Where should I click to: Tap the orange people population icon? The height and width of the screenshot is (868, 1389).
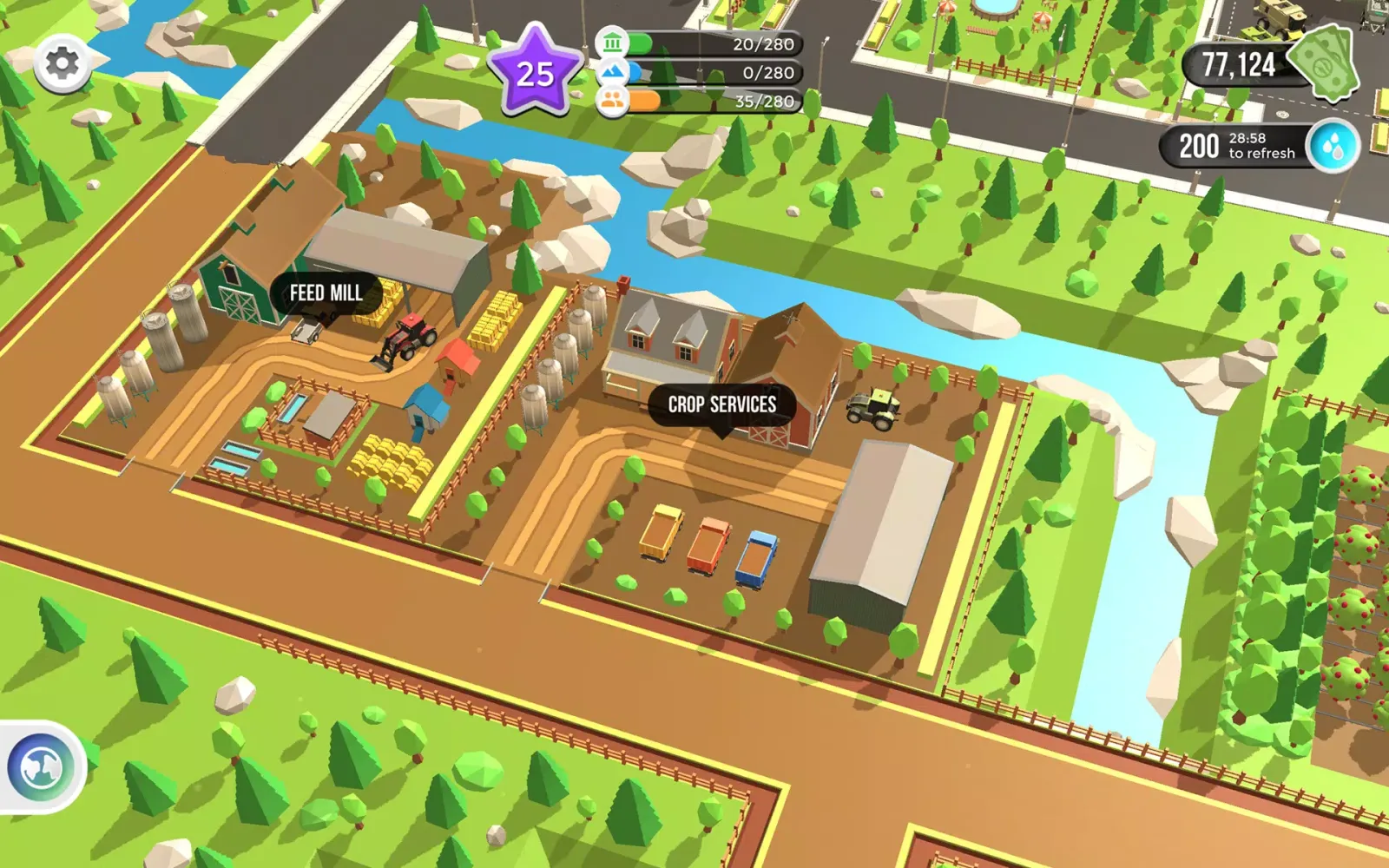pyautogui.click(x=613, y=102)
